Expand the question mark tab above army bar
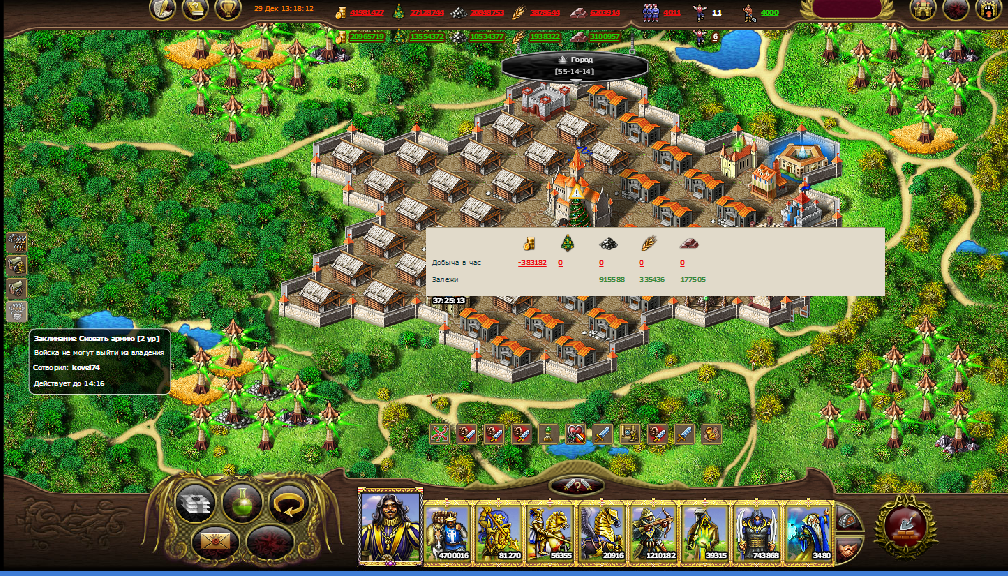 click(577, 485)
